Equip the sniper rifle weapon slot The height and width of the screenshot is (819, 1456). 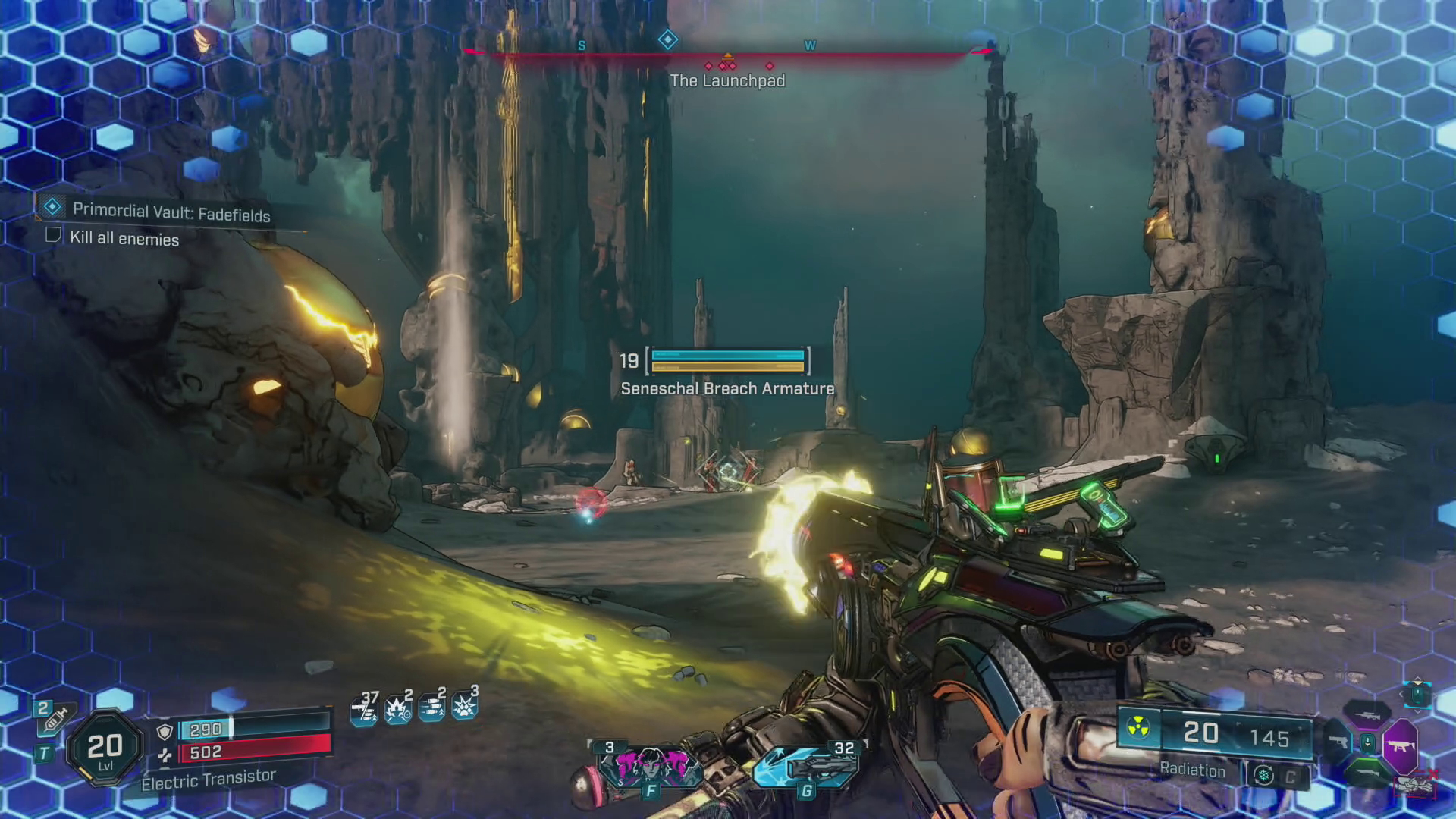pos(1368,715)
